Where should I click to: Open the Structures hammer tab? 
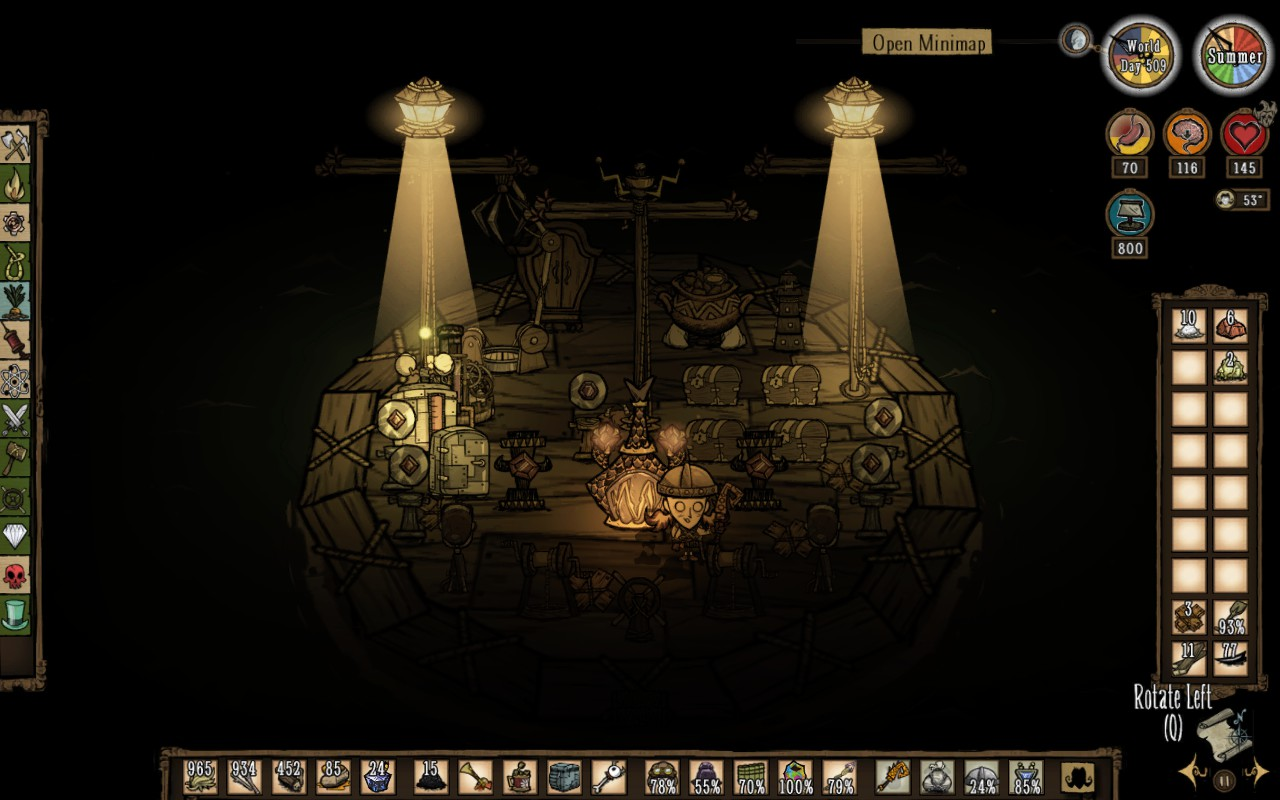pyautogui.click(x=15, y=457)
